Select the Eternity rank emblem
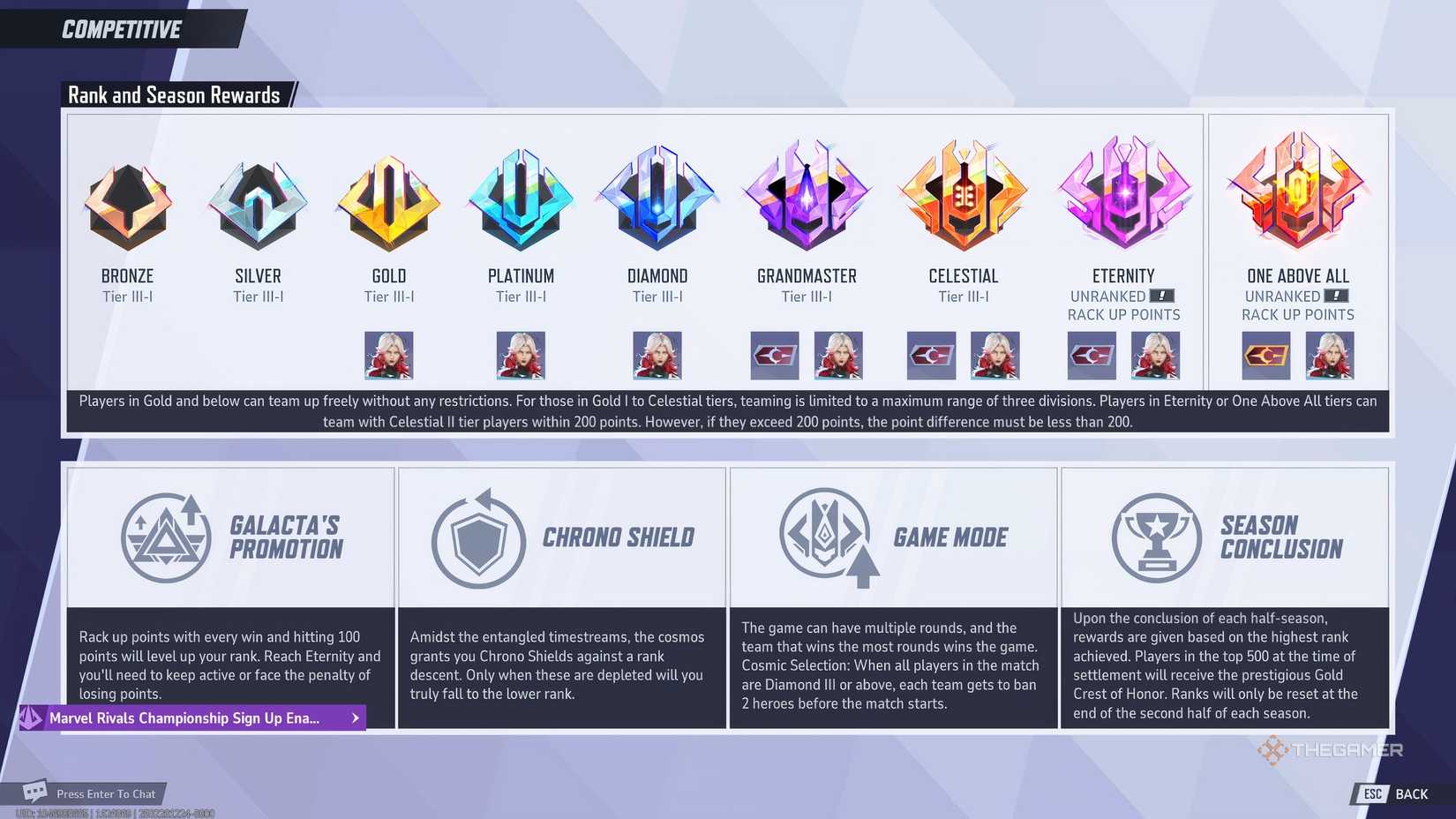The image size is (1456, 819). pos(1122,194)
